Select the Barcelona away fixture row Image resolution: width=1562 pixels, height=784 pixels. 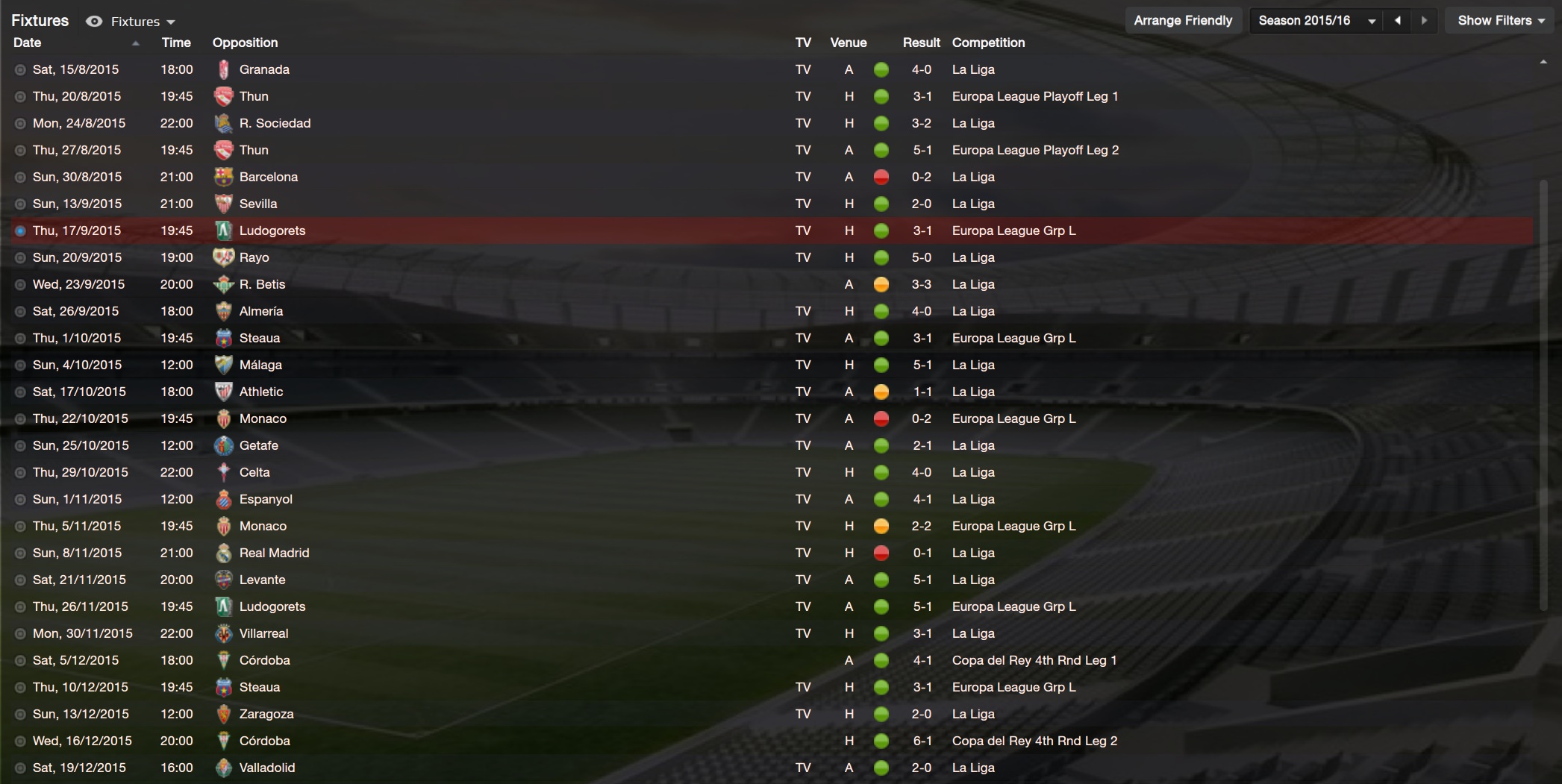point(268,177)
